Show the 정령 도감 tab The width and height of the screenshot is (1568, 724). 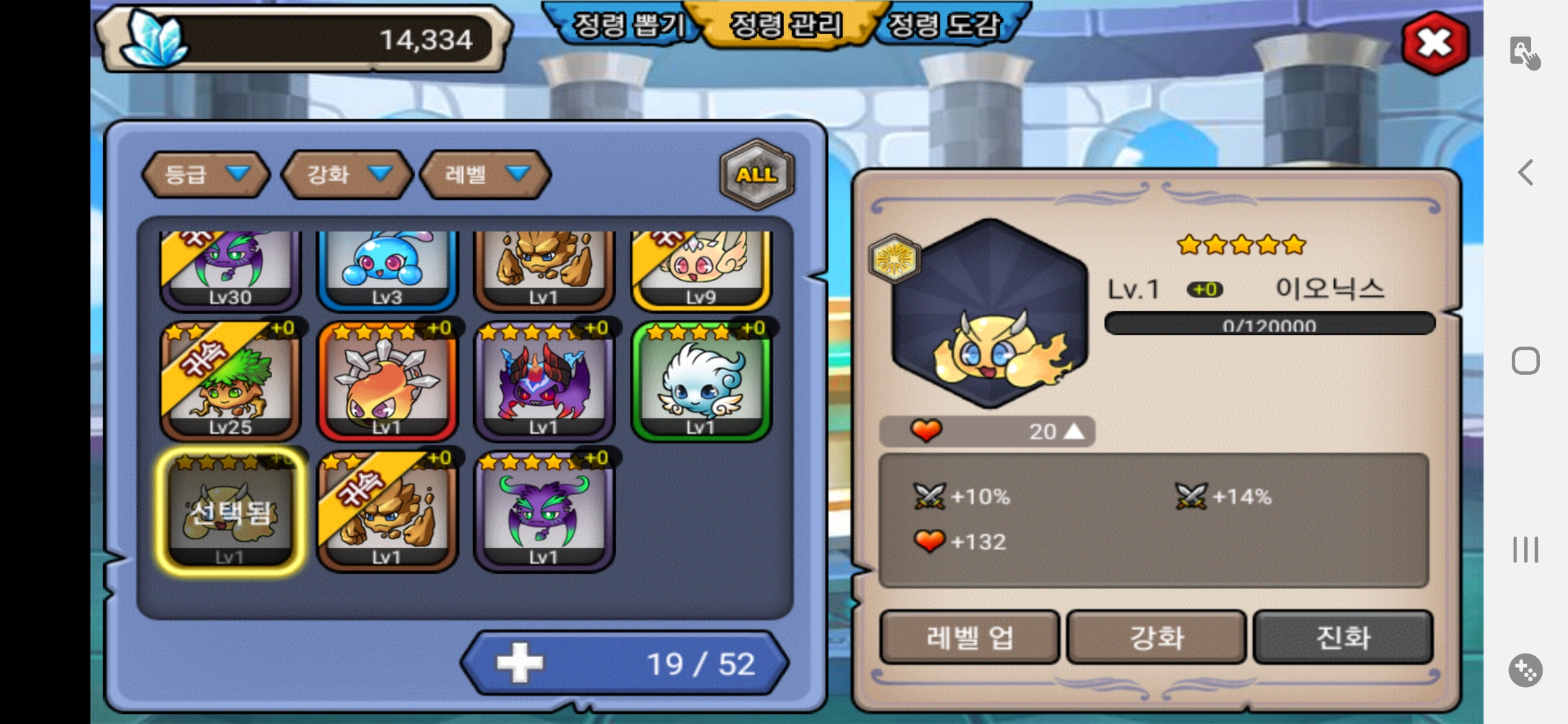(943, 25)
